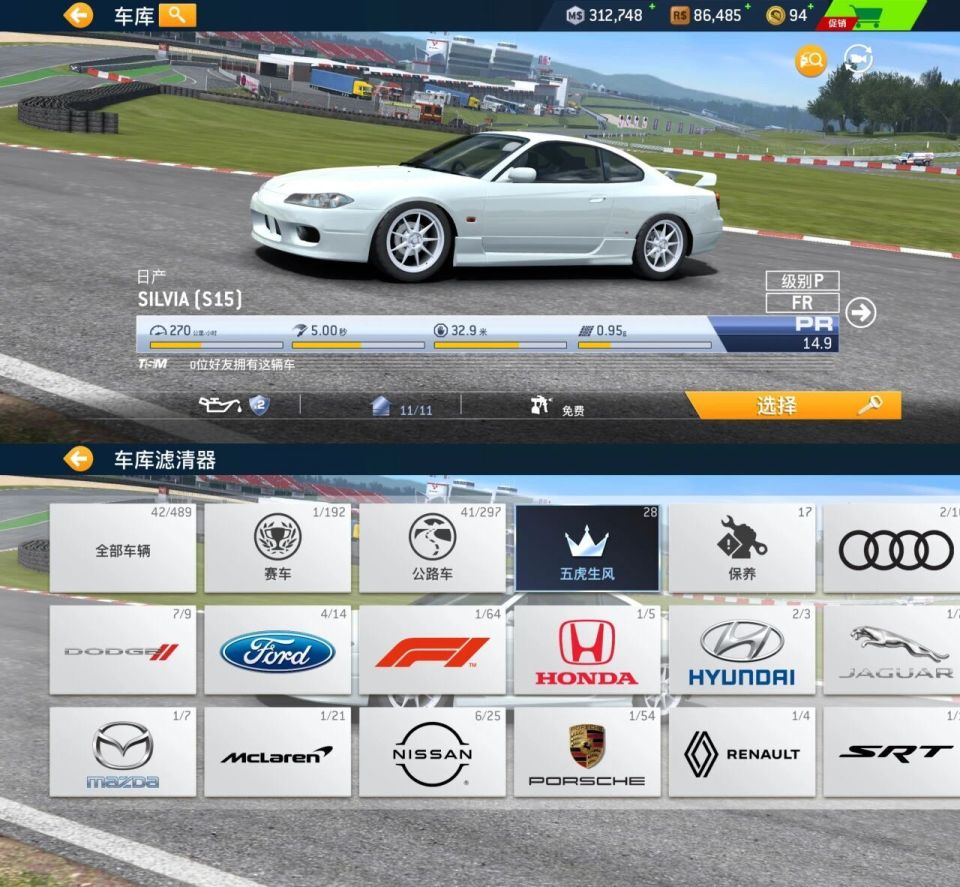Select the all vehicles filter tile
Viewport: 960px width, 887px height.
pyautogui.click(x=123, y=549)
